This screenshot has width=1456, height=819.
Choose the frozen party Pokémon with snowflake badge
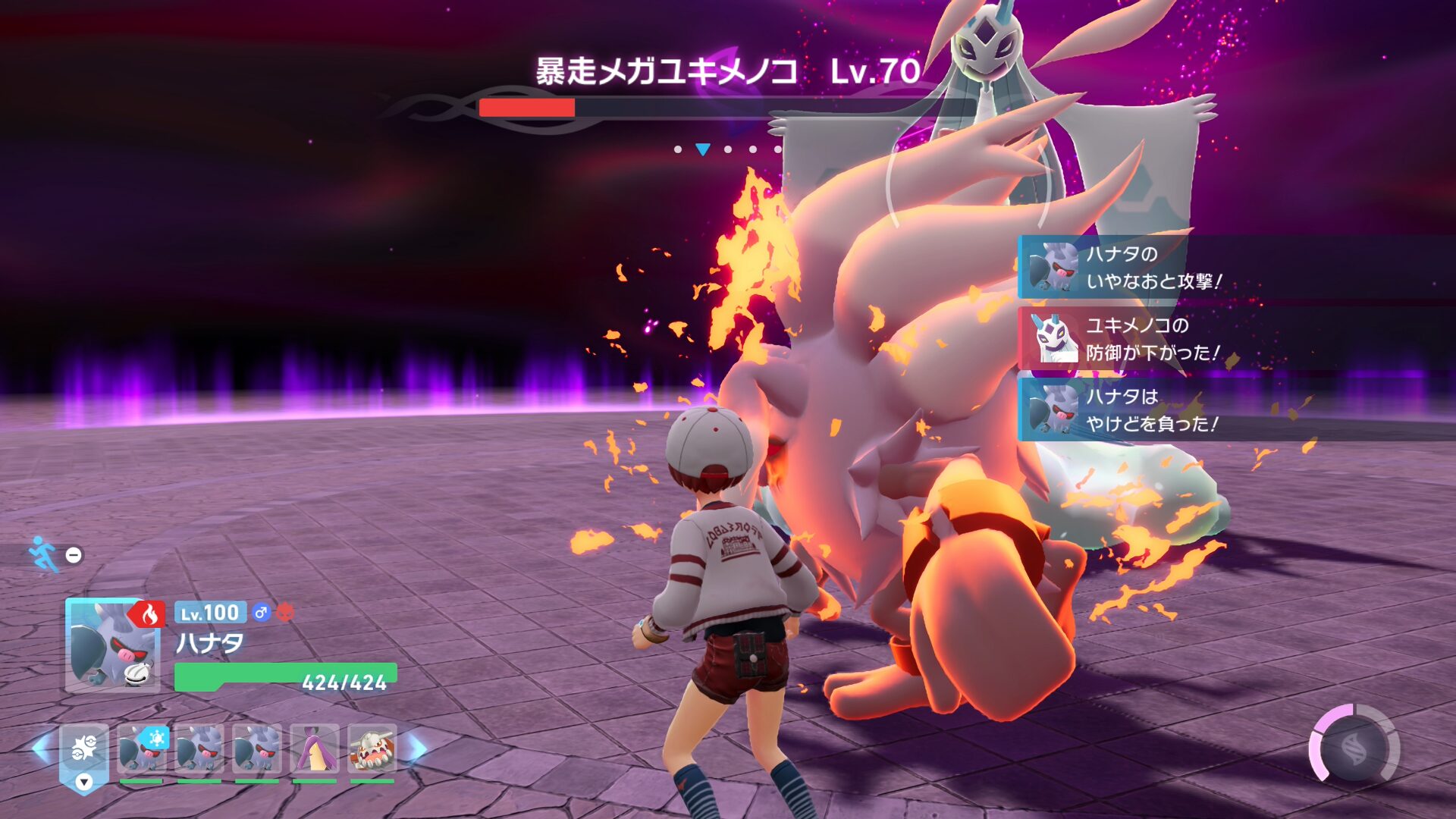pos(141,749)
